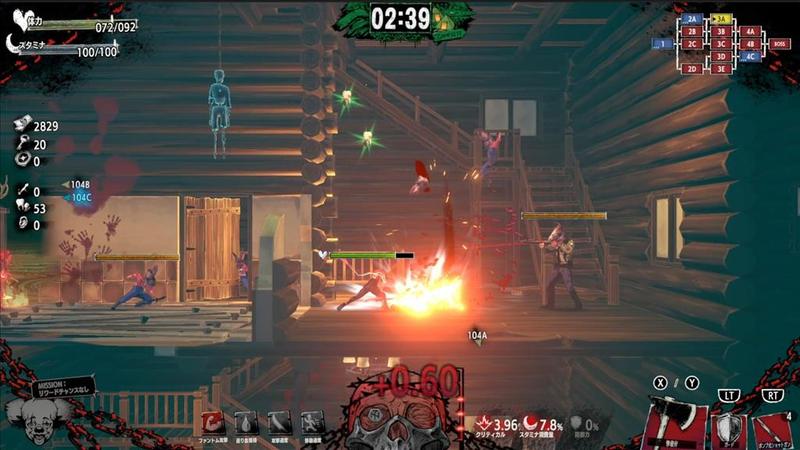This screenshot has height=450, width=800.
Task: Select stage node 1 on the route map
Action: tap(661, 44)
